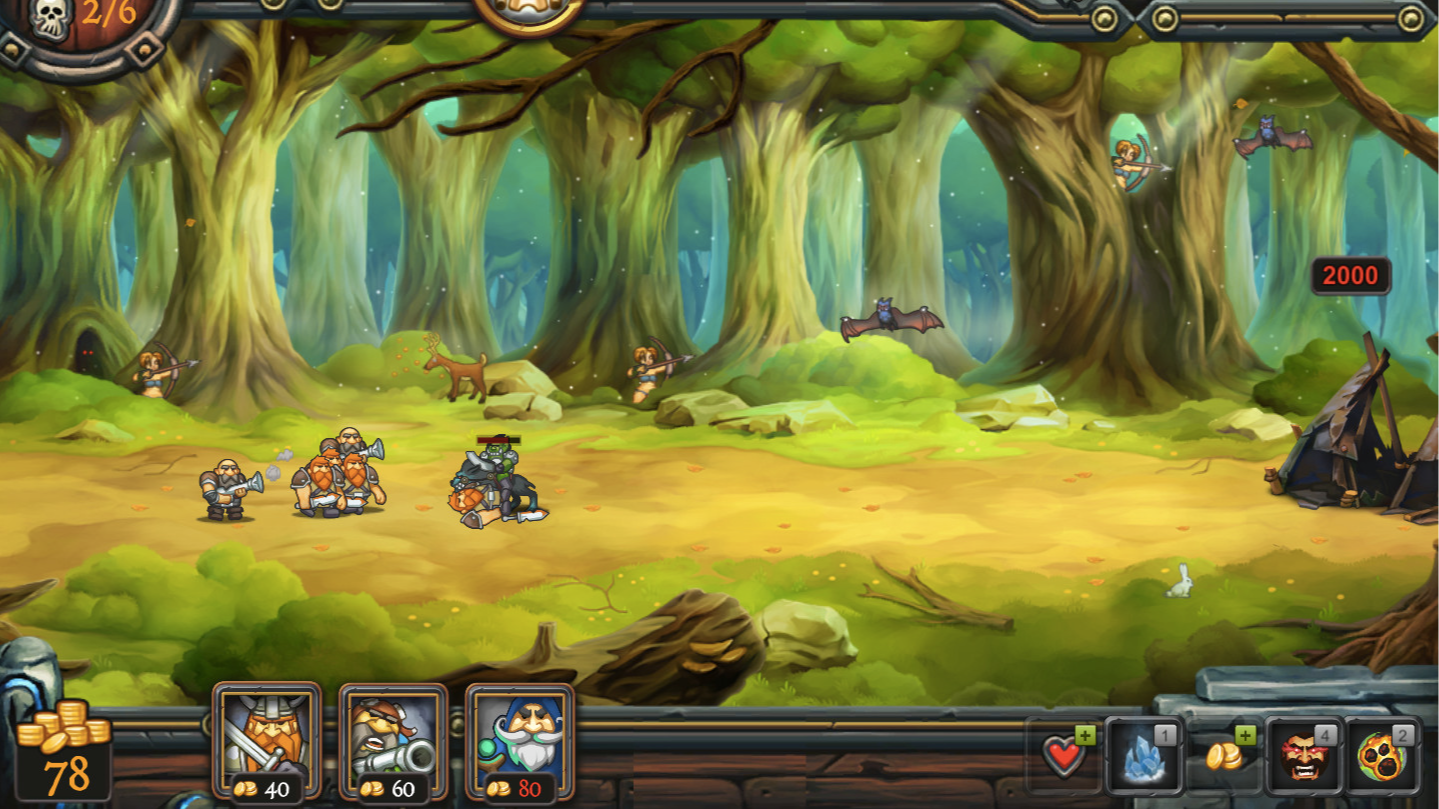The image size is (1439, 809).
Task: Cast the flaming meteor ability
Action: tap(1383, 755)
